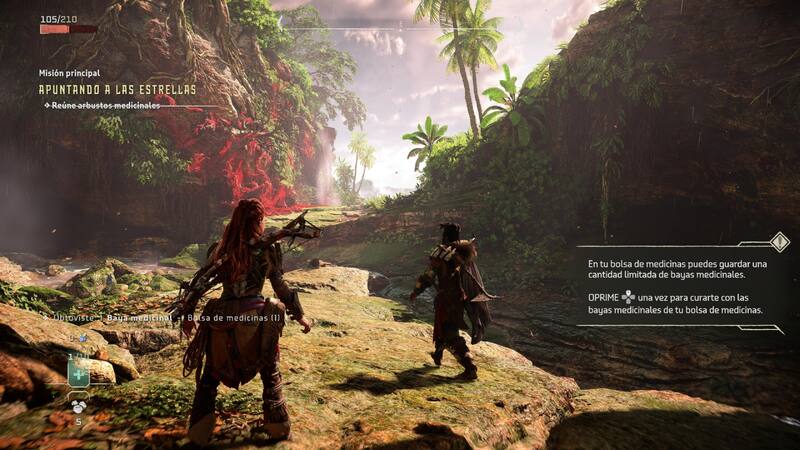This screenshot has width=800, height=450.
Task: Use the green medicine pouch slot
Action: click(x=79, y=372)
